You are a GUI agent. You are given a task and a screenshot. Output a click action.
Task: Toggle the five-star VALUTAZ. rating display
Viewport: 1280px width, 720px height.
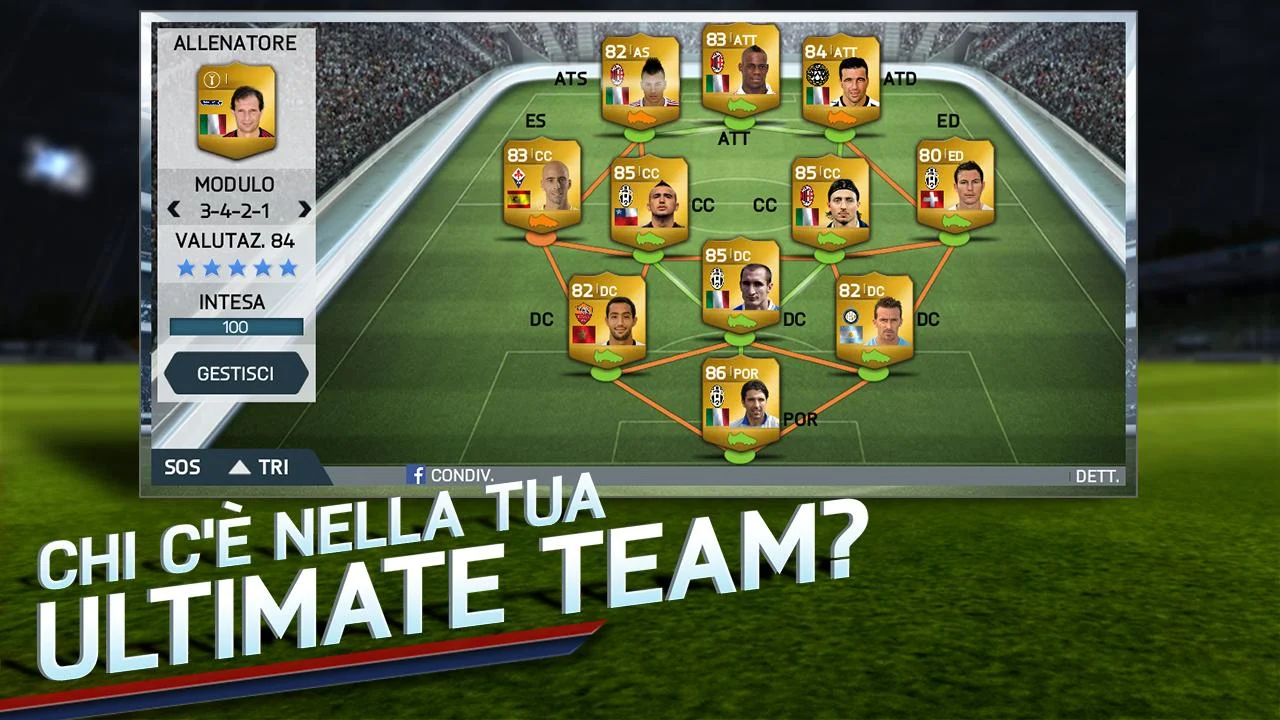(x=237, y=267)
